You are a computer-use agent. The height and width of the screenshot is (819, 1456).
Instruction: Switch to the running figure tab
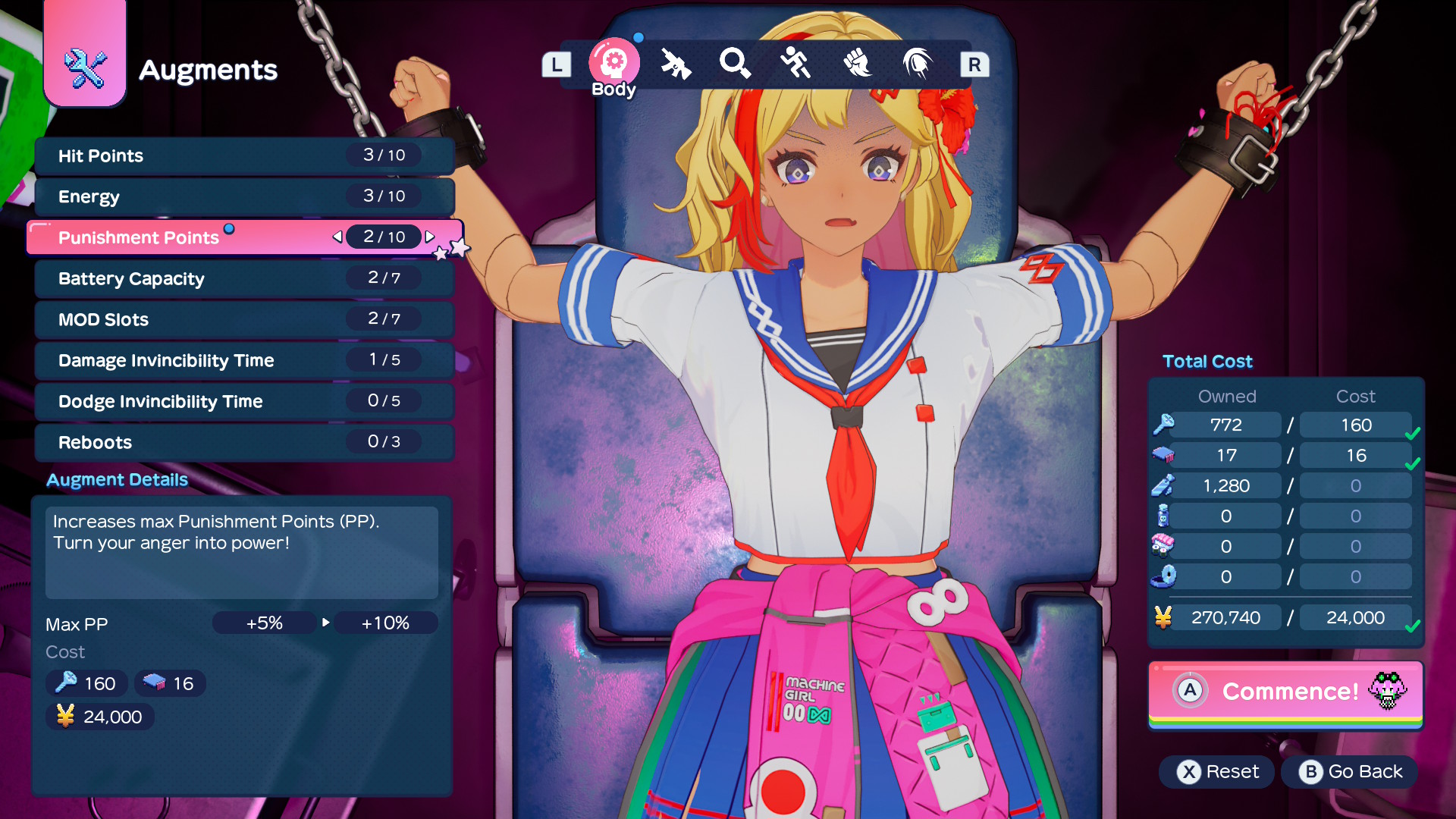795,64
